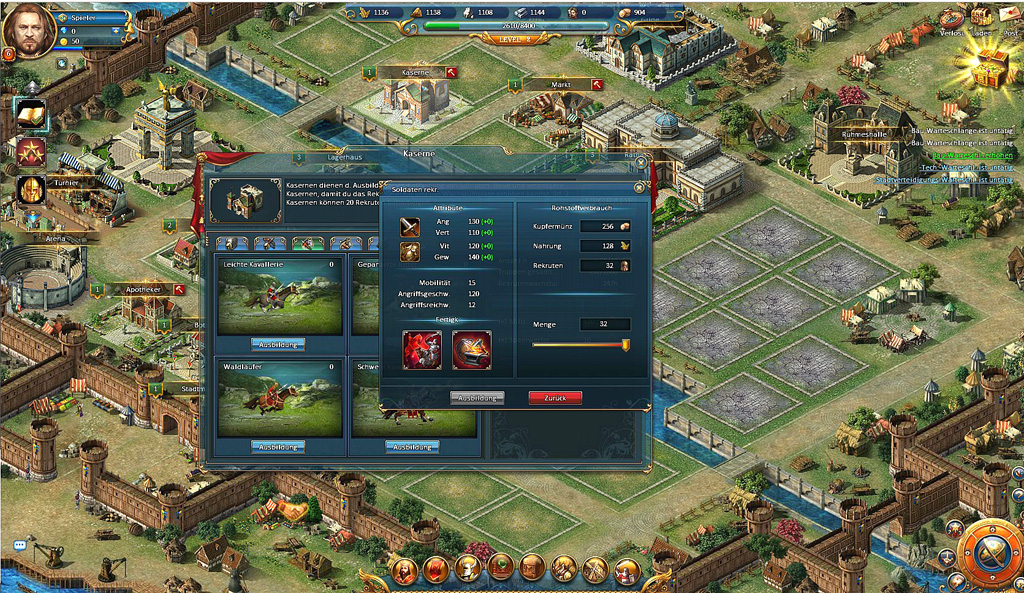The height and width of the screenshot is (593, 1024).
Task: Adjust the Menge quantity slider handle
Action: pos(625,345)
